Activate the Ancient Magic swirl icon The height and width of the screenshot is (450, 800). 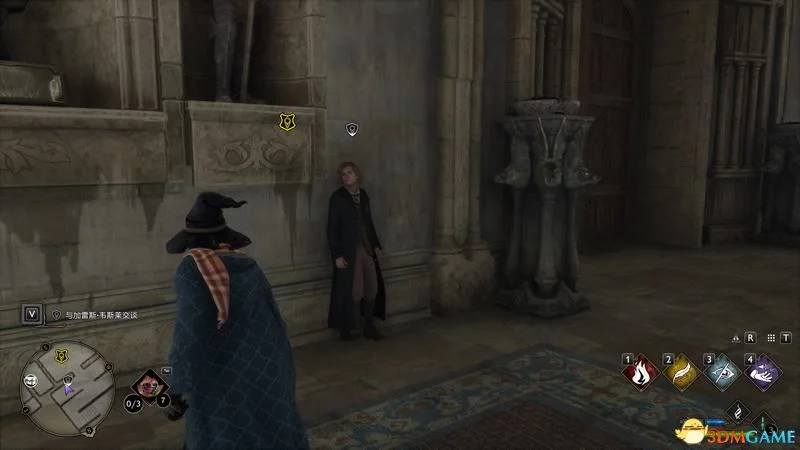tap(737, 412)
